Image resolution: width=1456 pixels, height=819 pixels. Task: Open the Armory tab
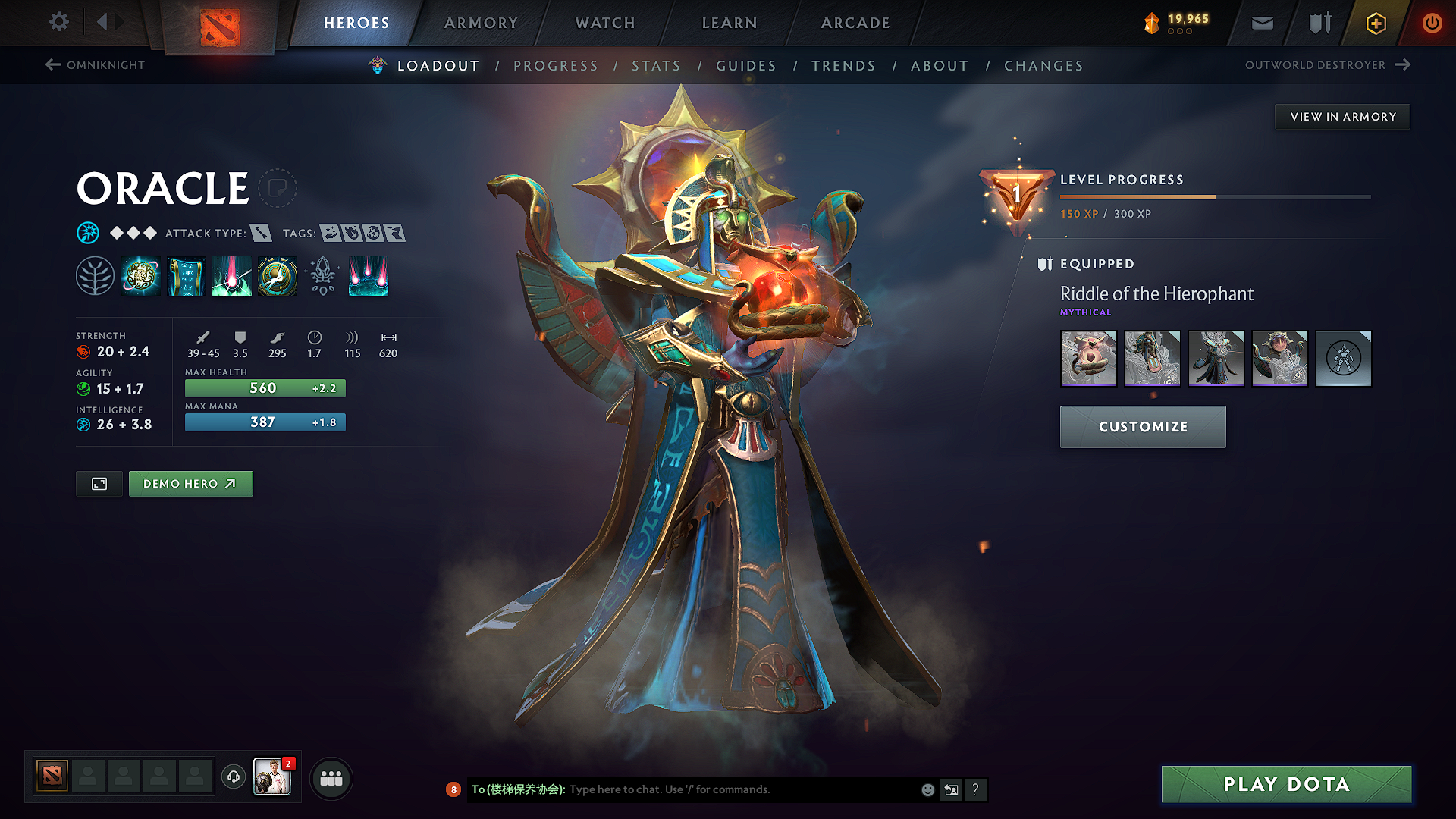(481, 23)
